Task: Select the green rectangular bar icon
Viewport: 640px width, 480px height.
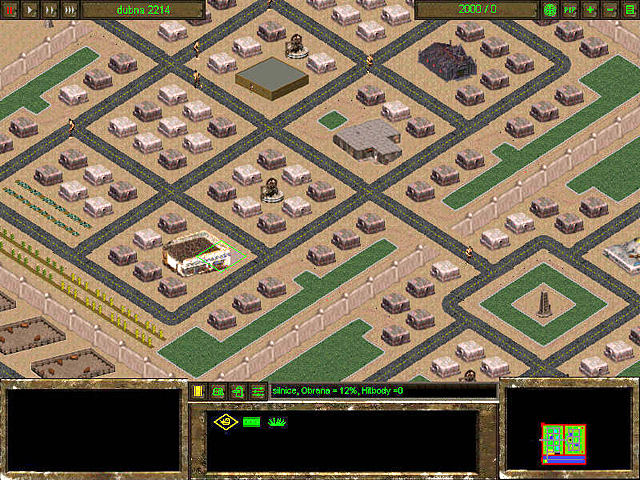Action: click(251, 422)
